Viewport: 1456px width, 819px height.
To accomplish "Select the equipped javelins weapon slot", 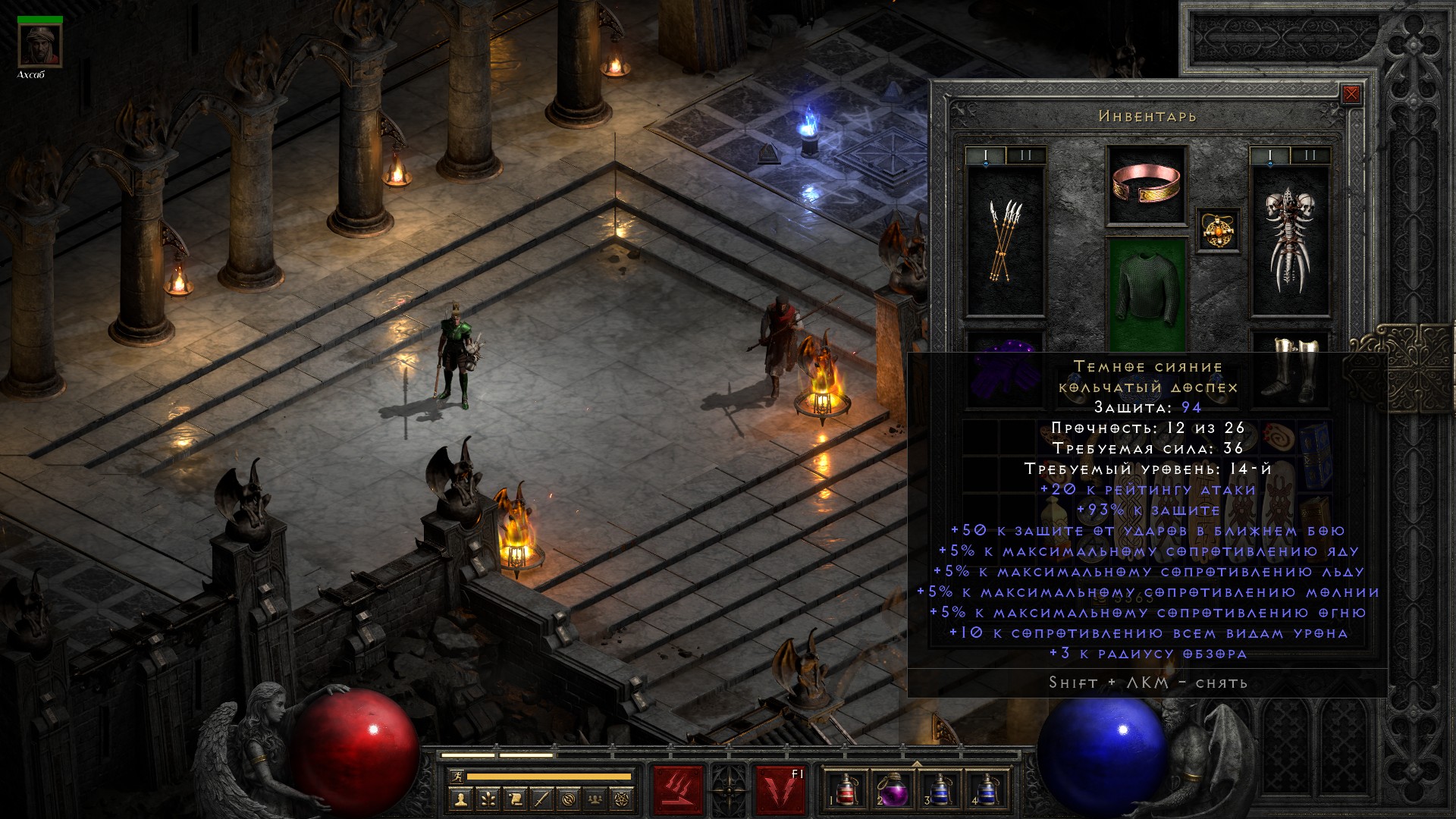I will pyautogui.click(x=1005, y=240).
